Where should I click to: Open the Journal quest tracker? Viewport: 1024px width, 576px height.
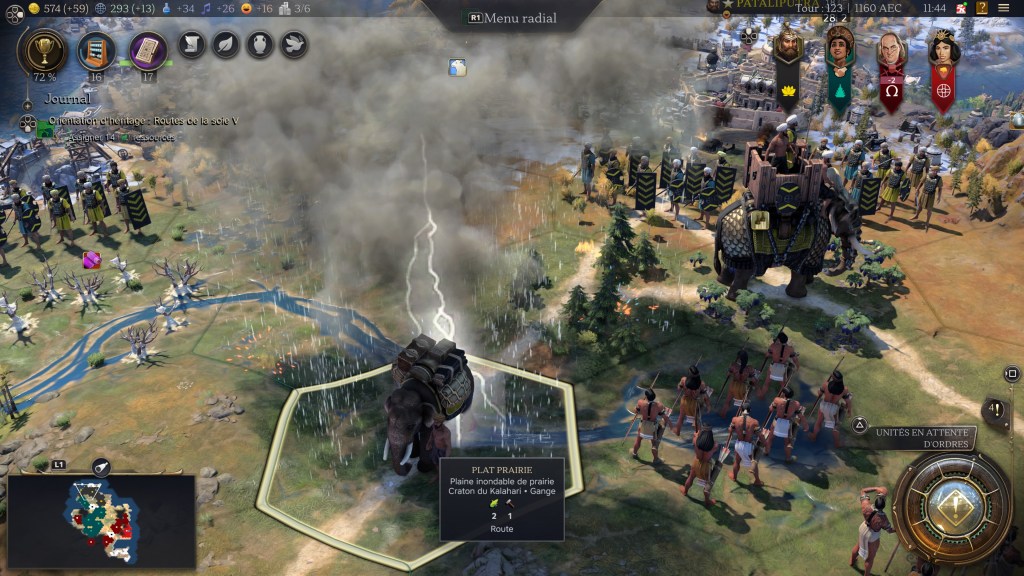point(67,99)
